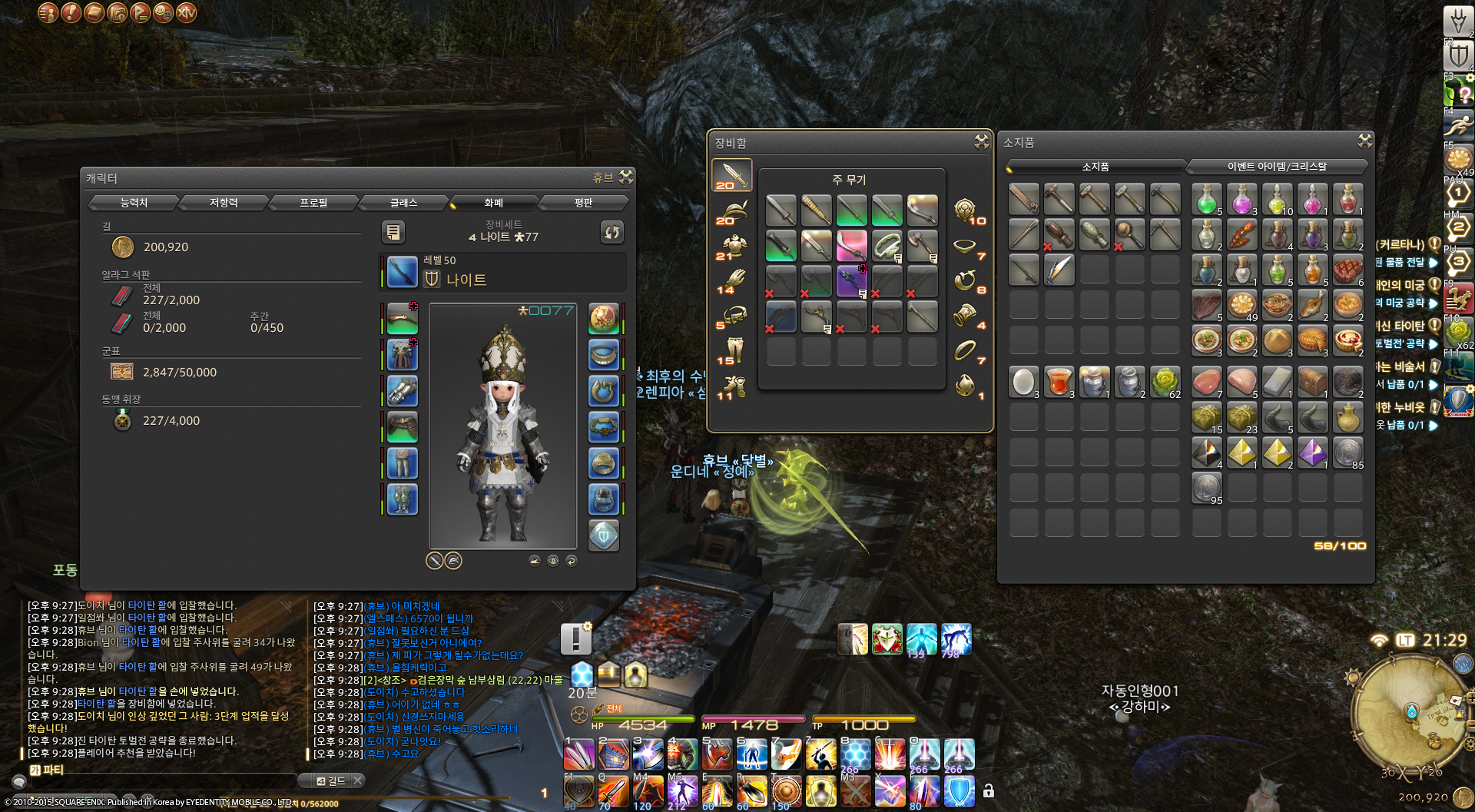The width and height of the screenshot is (1475, 812).
Task: Close the 캐릭터 window
Action: [x=627, y=177]
